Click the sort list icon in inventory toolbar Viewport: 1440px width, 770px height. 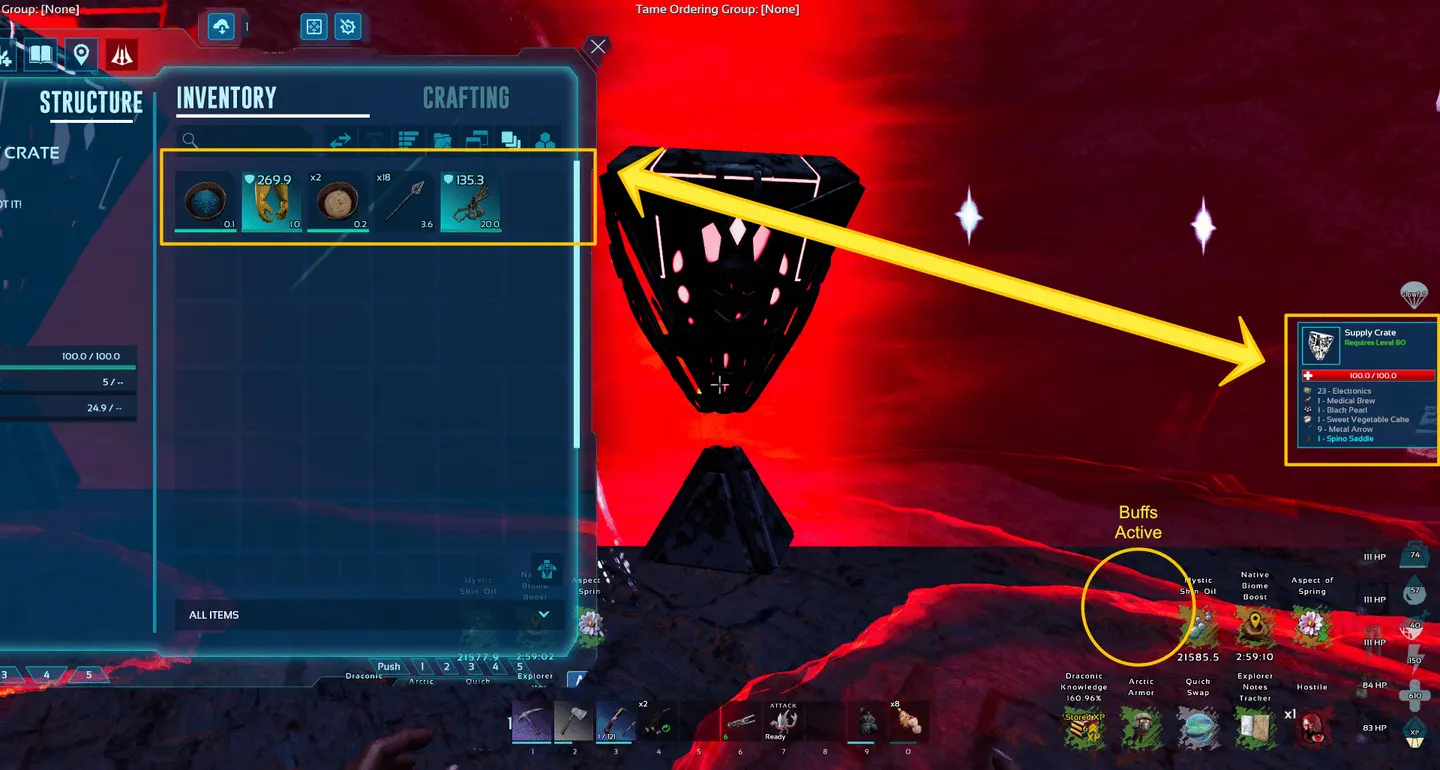click(x=408, y=140)
